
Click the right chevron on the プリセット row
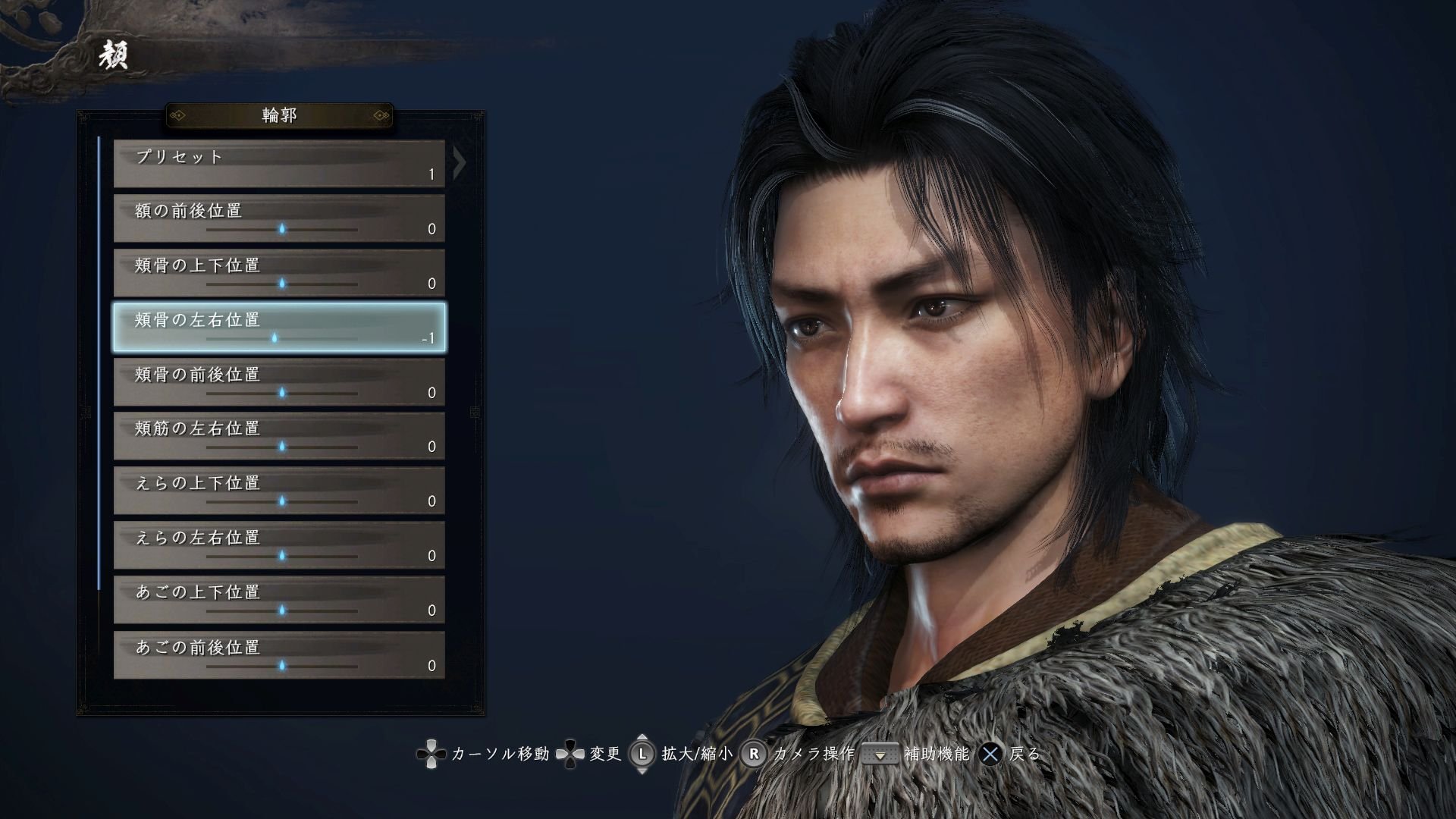pos(457,164)
